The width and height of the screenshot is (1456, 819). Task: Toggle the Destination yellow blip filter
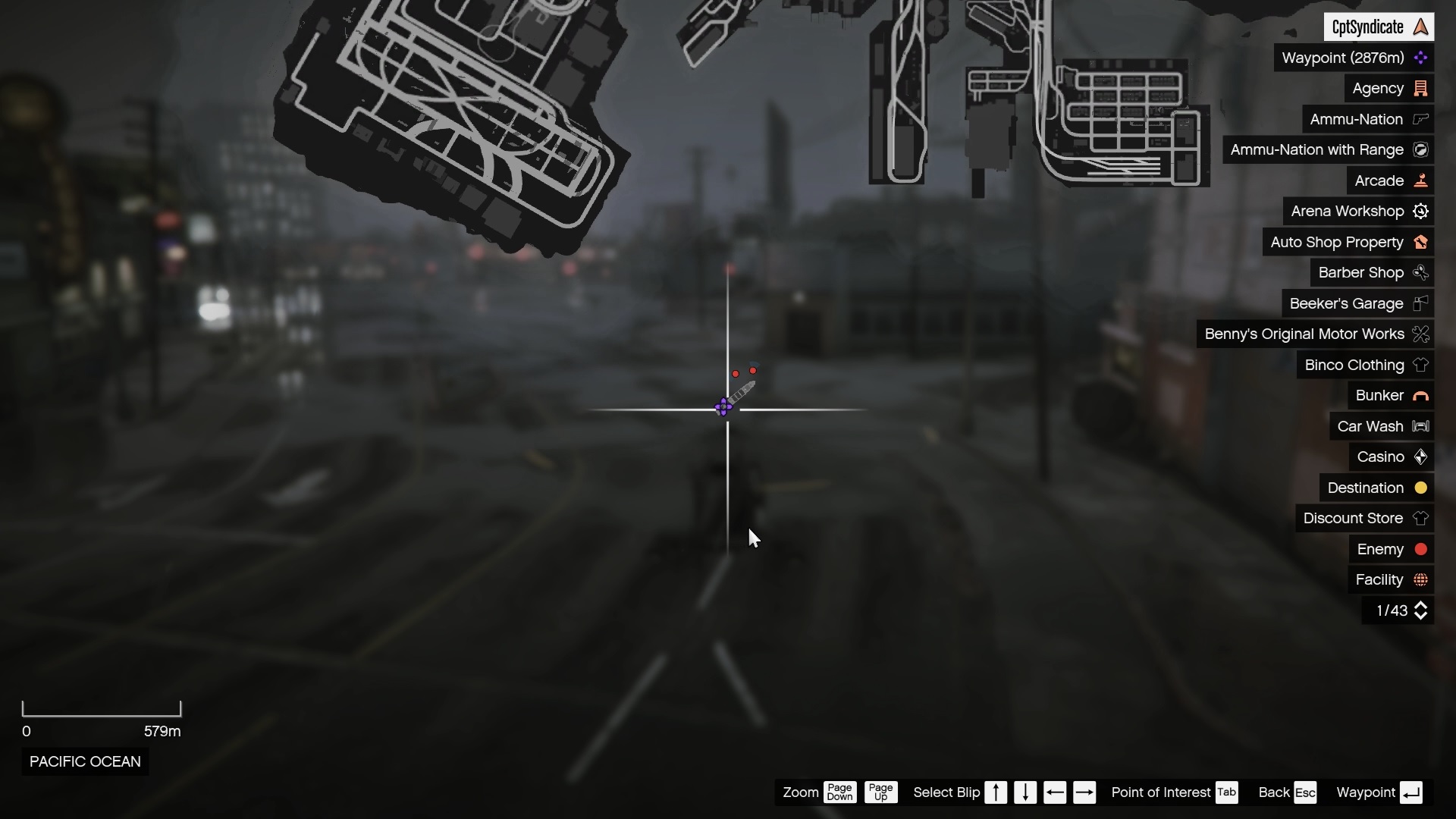point(1420,488)
